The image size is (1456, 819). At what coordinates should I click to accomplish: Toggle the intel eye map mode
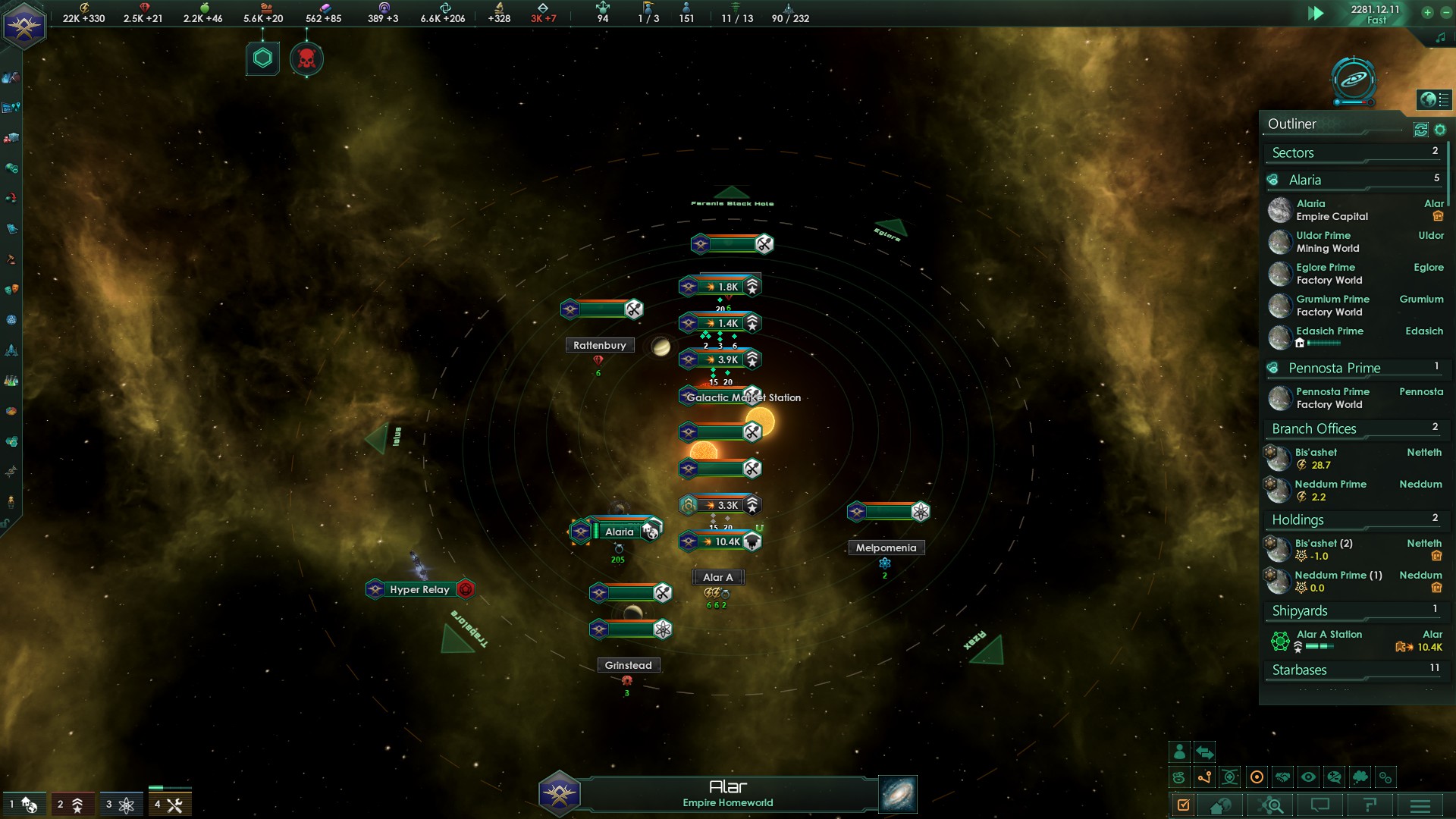(x=1309, y=777)
